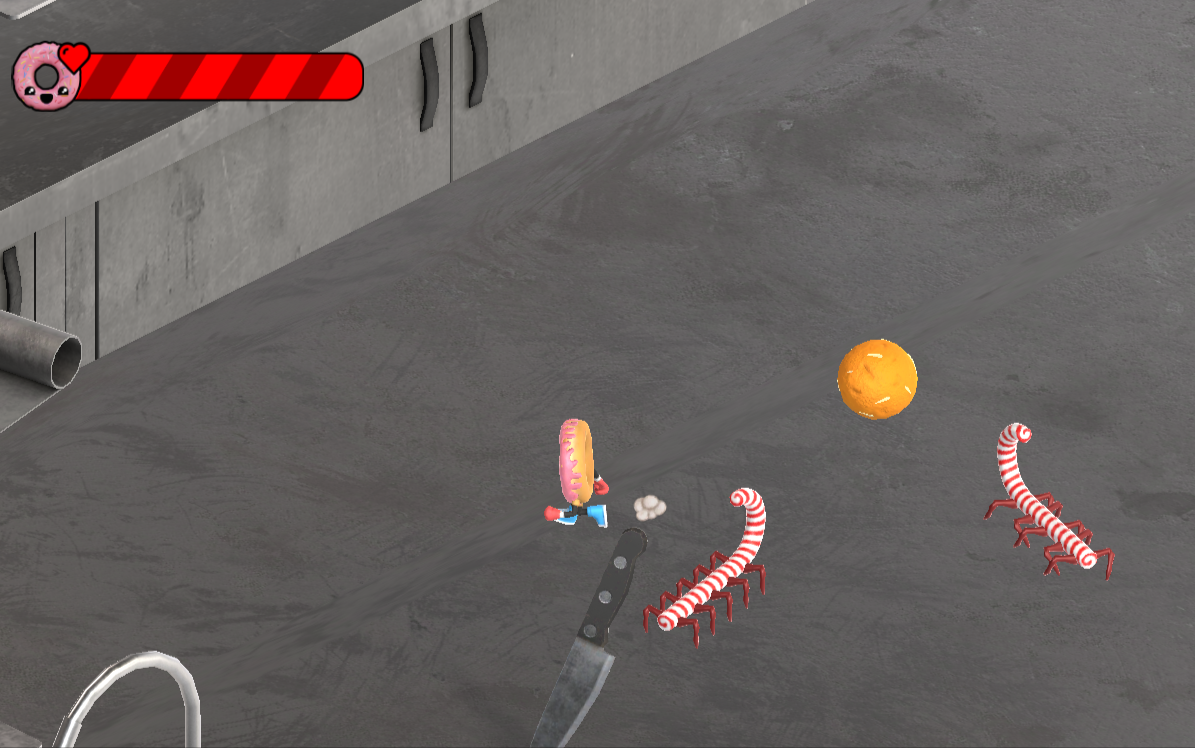Click the pink donut portrait icon

click(44, 78)
